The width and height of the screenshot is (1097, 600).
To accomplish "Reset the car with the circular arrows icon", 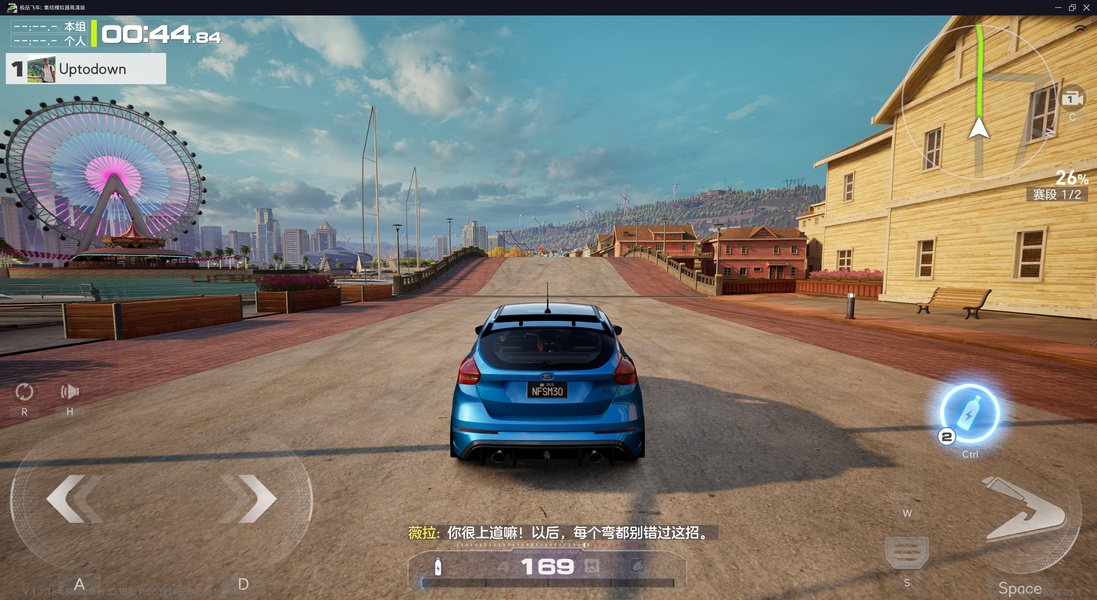I will pos(24,392).
